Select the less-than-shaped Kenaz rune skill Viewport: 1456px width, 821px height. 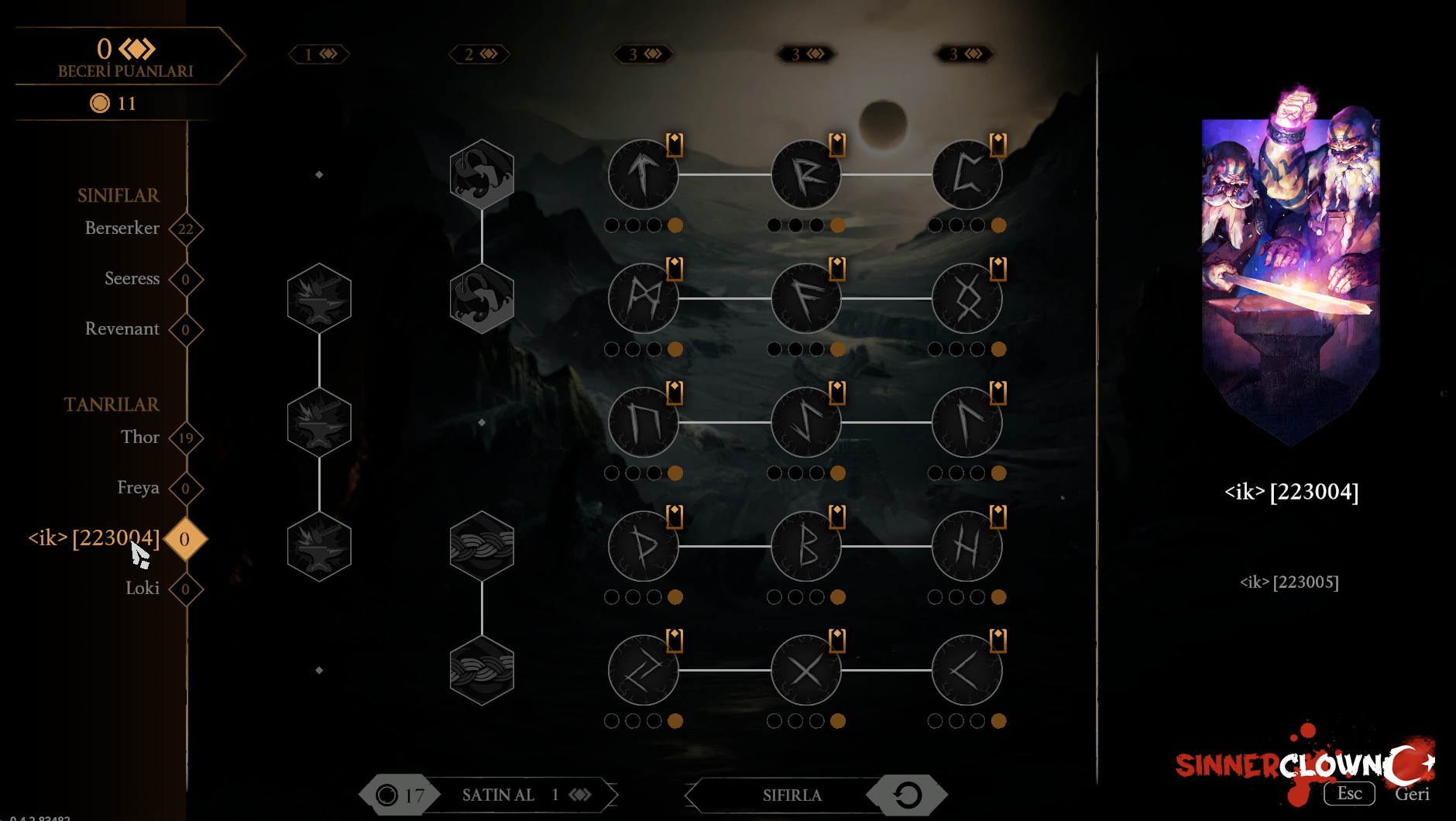(967, 670)
